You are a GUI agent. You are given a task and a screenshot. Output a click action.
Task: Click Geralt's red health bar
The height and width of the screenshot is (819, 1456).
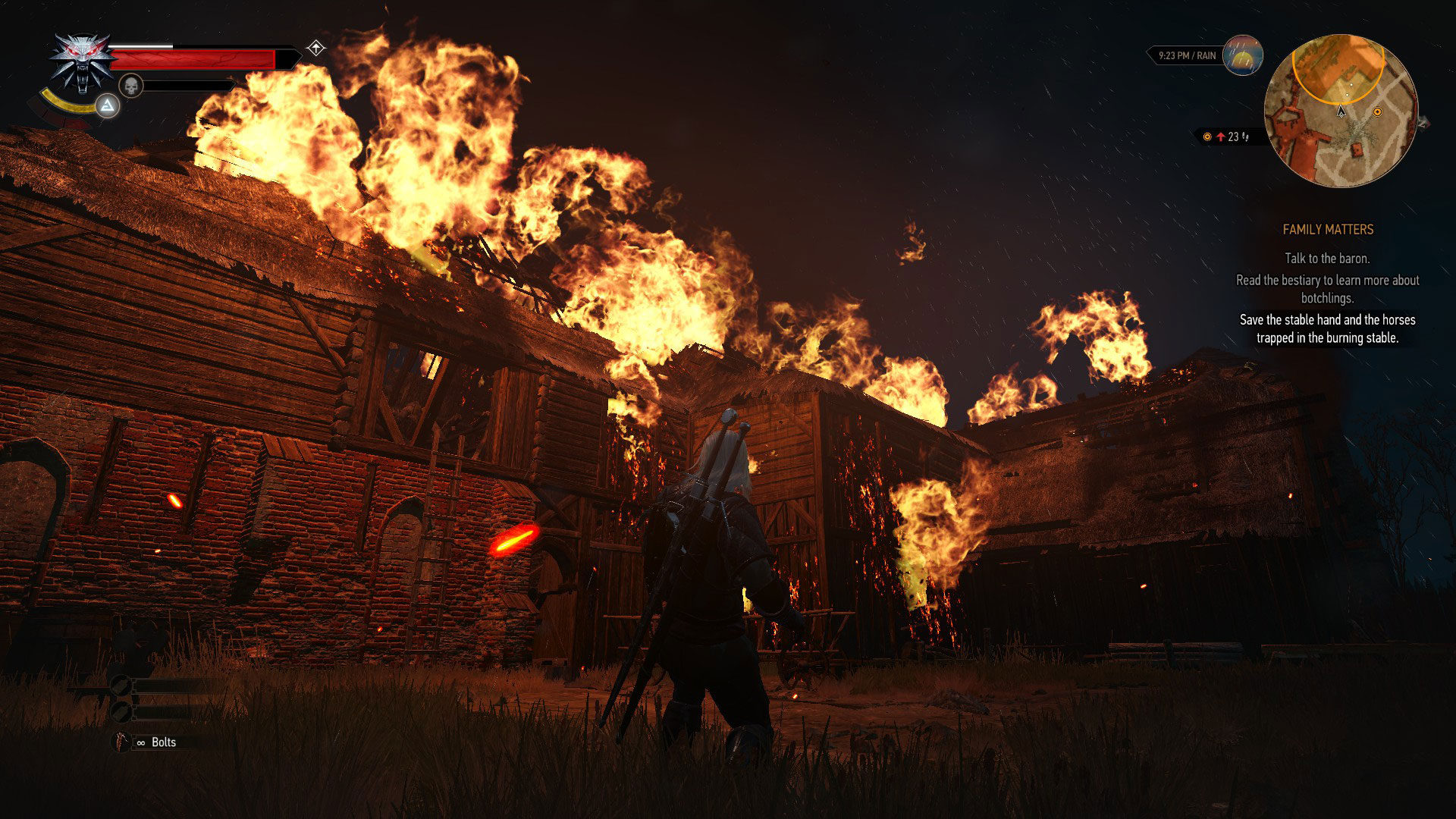[192, 59]
